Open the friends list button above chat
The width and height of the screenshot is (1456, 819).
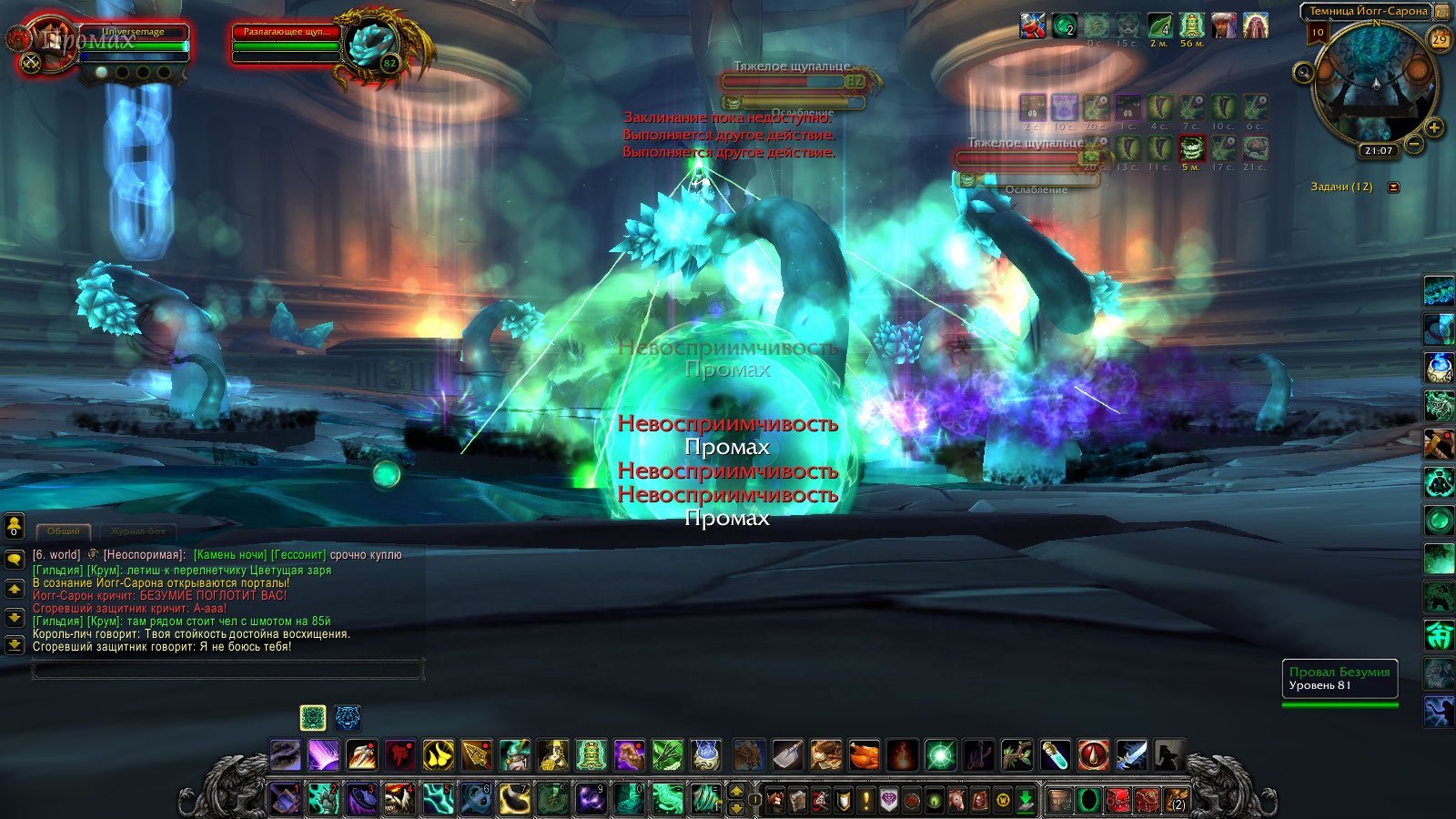coord(14,525)
